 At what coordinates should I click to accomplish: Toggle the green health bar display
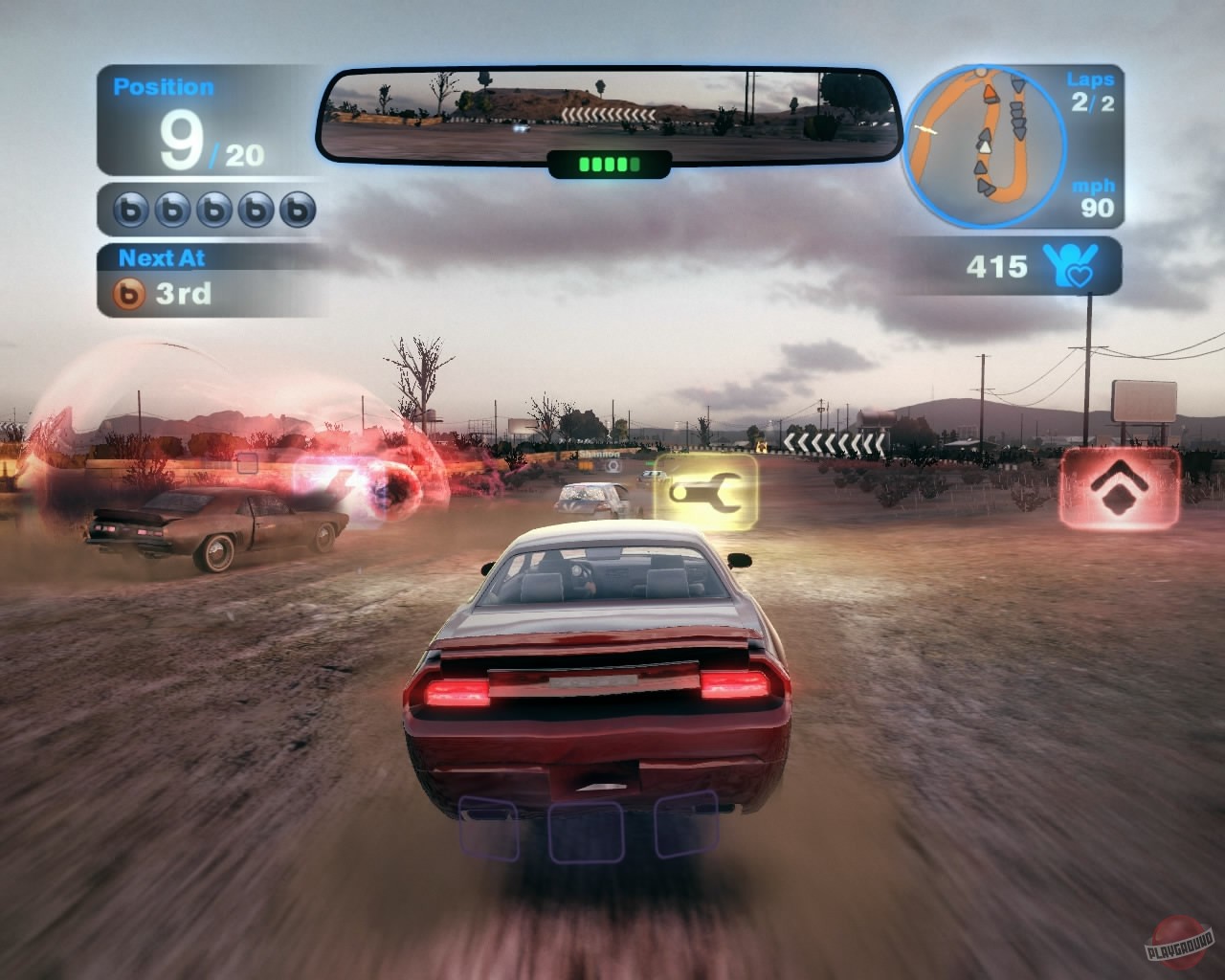(607, 165)
